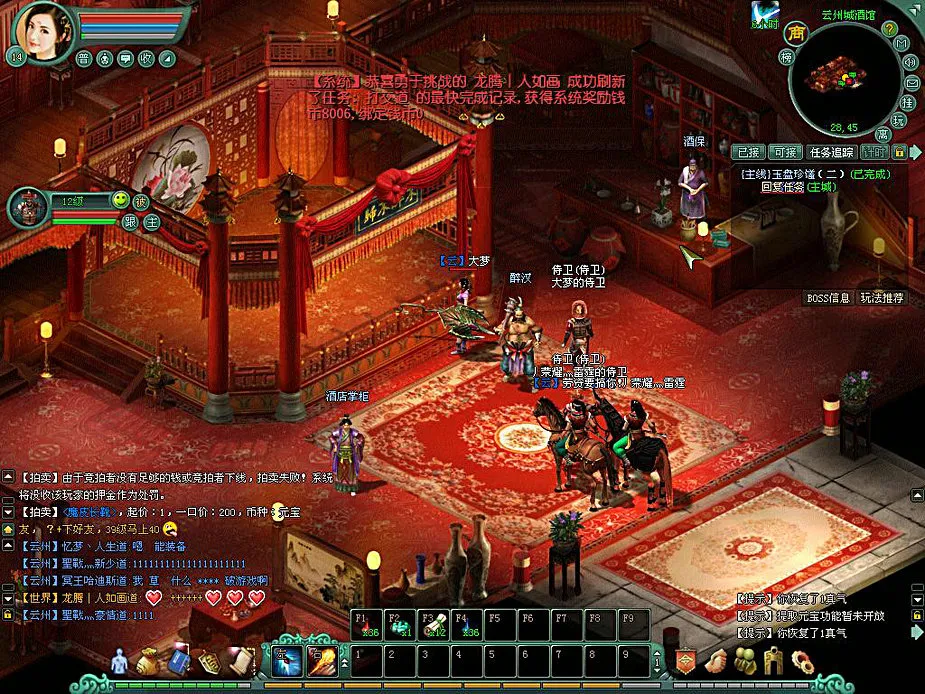Switch to the 可接 available quests tab
This screenshot has width=925, height=694.
[x=784, y=152]
